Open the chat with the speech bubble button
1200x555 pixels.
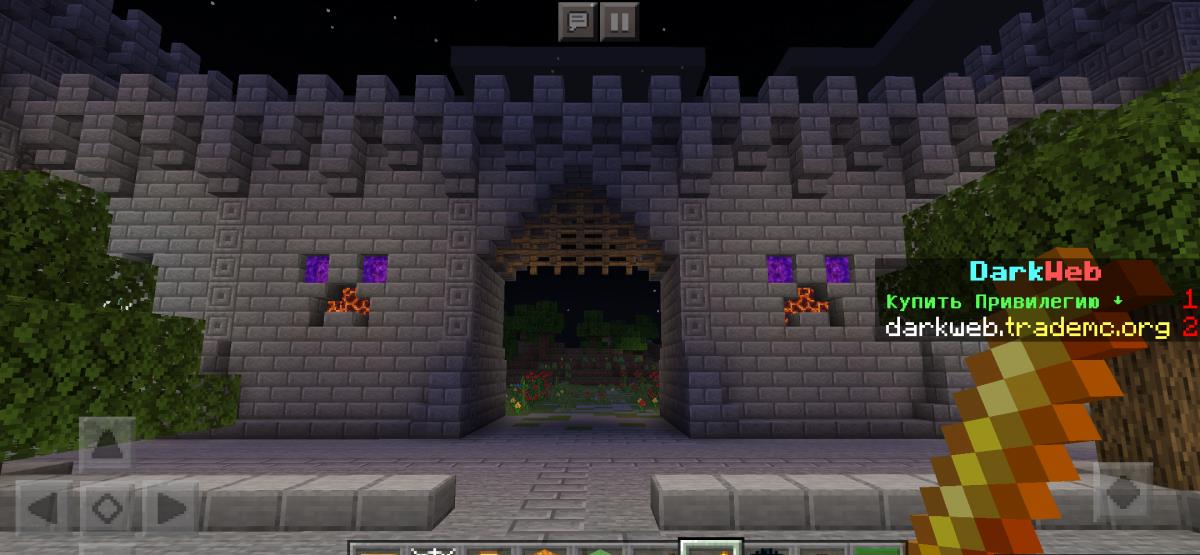(x=578, y=20)
